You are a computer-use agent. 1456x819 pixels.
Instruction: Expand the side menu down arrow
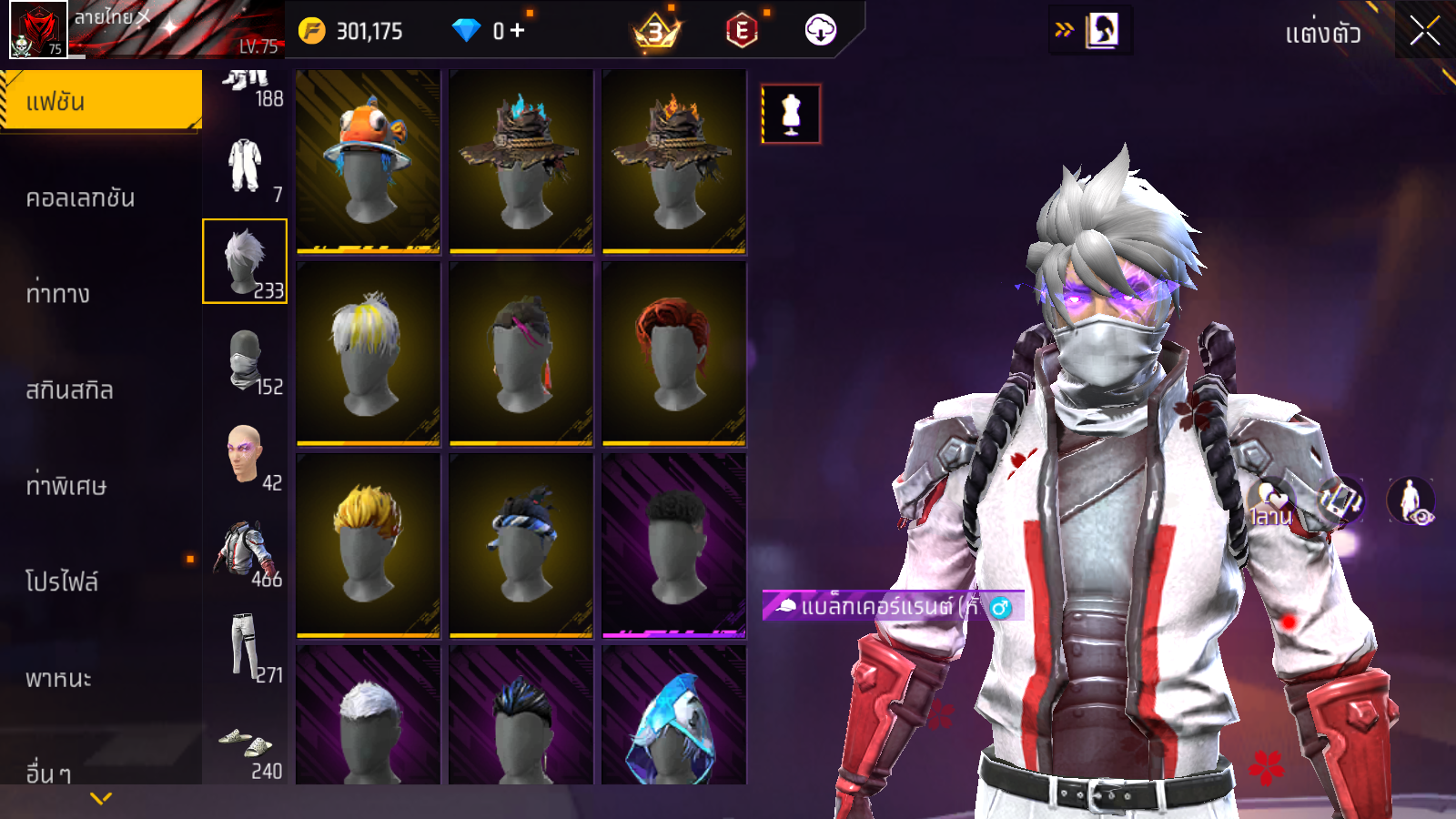point(101,799)
